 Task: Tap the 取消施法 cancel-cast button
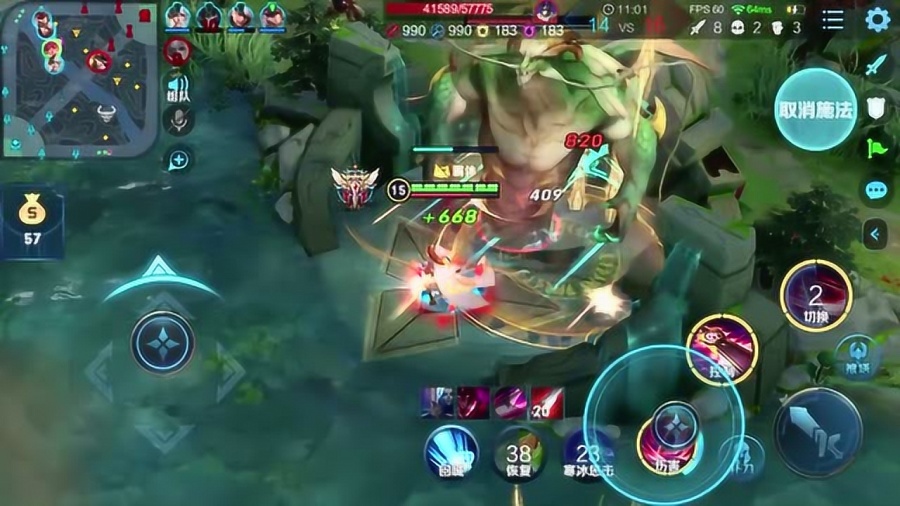coord(815,109)
